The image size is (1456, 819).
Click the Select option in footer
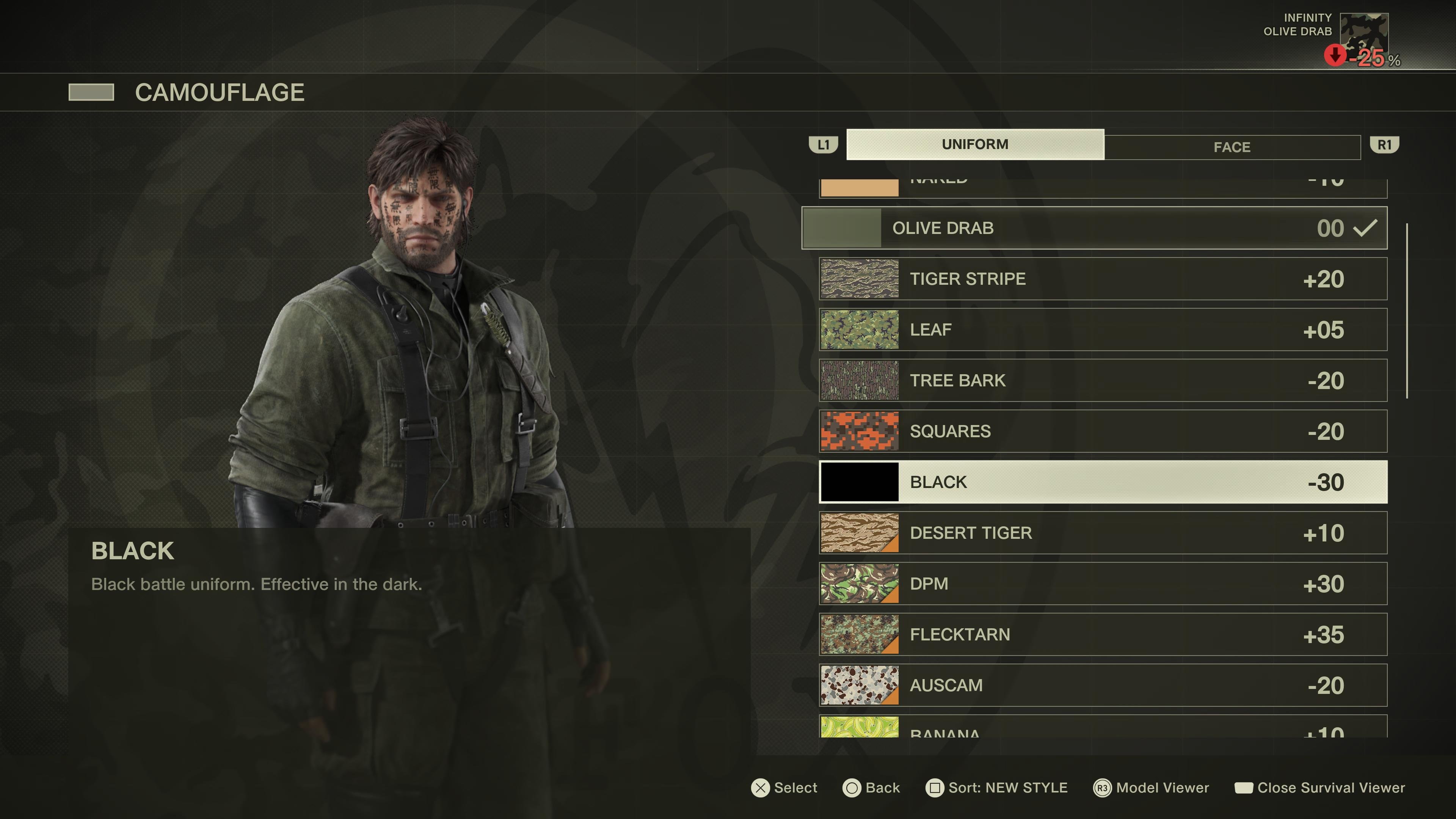pos(784,788)
